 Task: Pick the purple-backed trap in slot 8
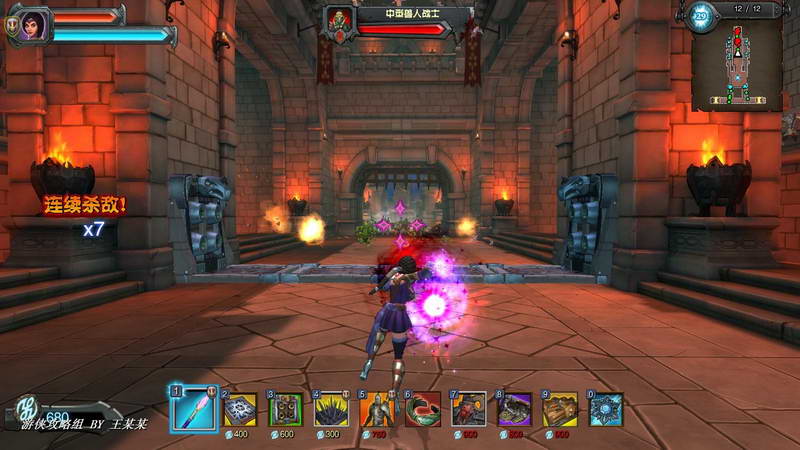coord(515,410)
